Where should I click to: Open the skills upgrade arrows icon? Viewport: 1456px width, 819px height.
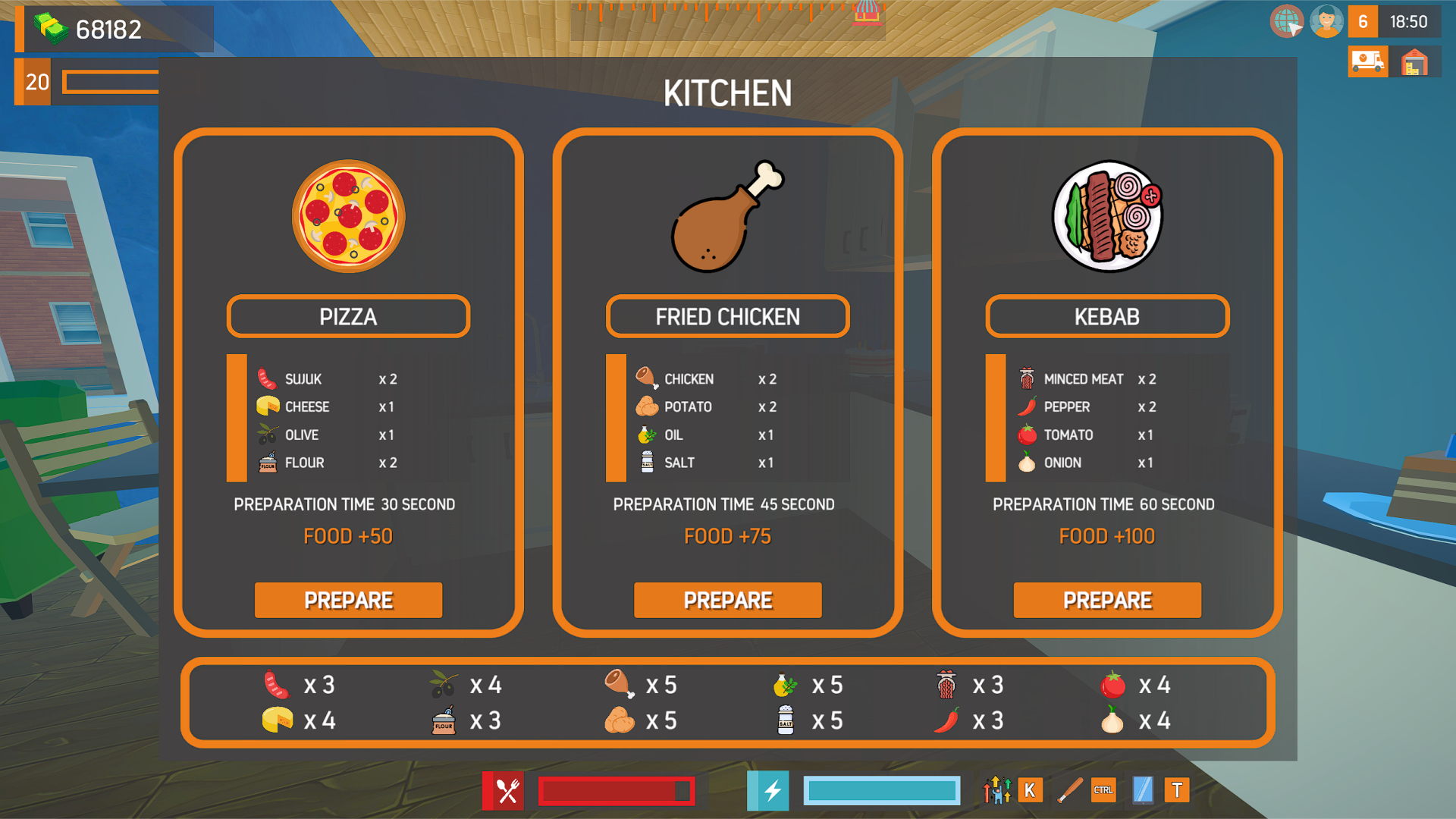(x=996, y=790)
